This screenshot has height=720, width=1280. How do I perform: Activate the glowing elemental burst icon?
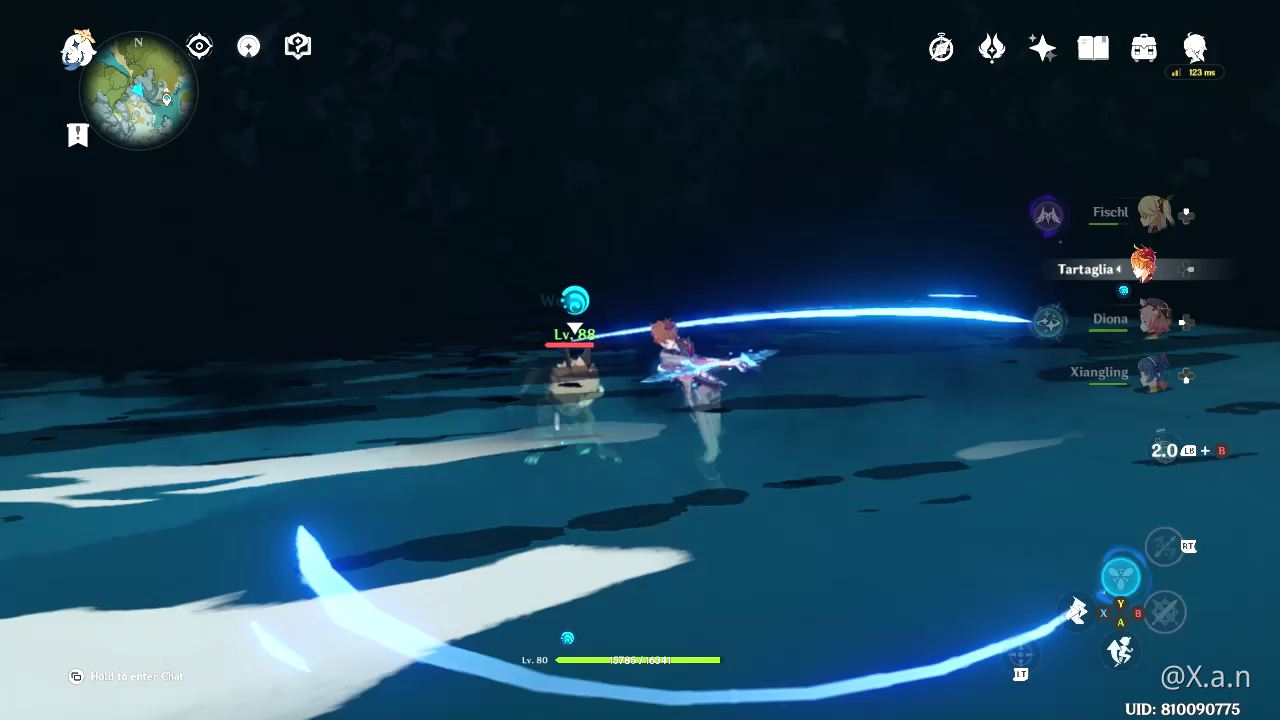tap(1121, 578)
